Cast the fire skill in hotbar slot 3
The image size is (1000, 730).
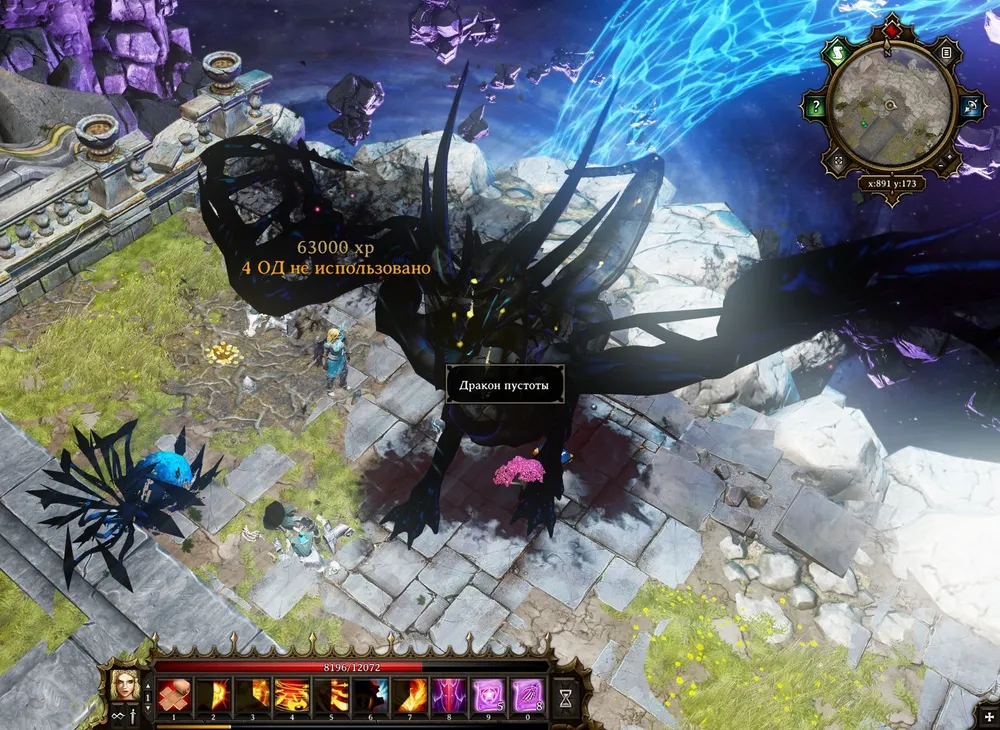click(x=252, y=692)
